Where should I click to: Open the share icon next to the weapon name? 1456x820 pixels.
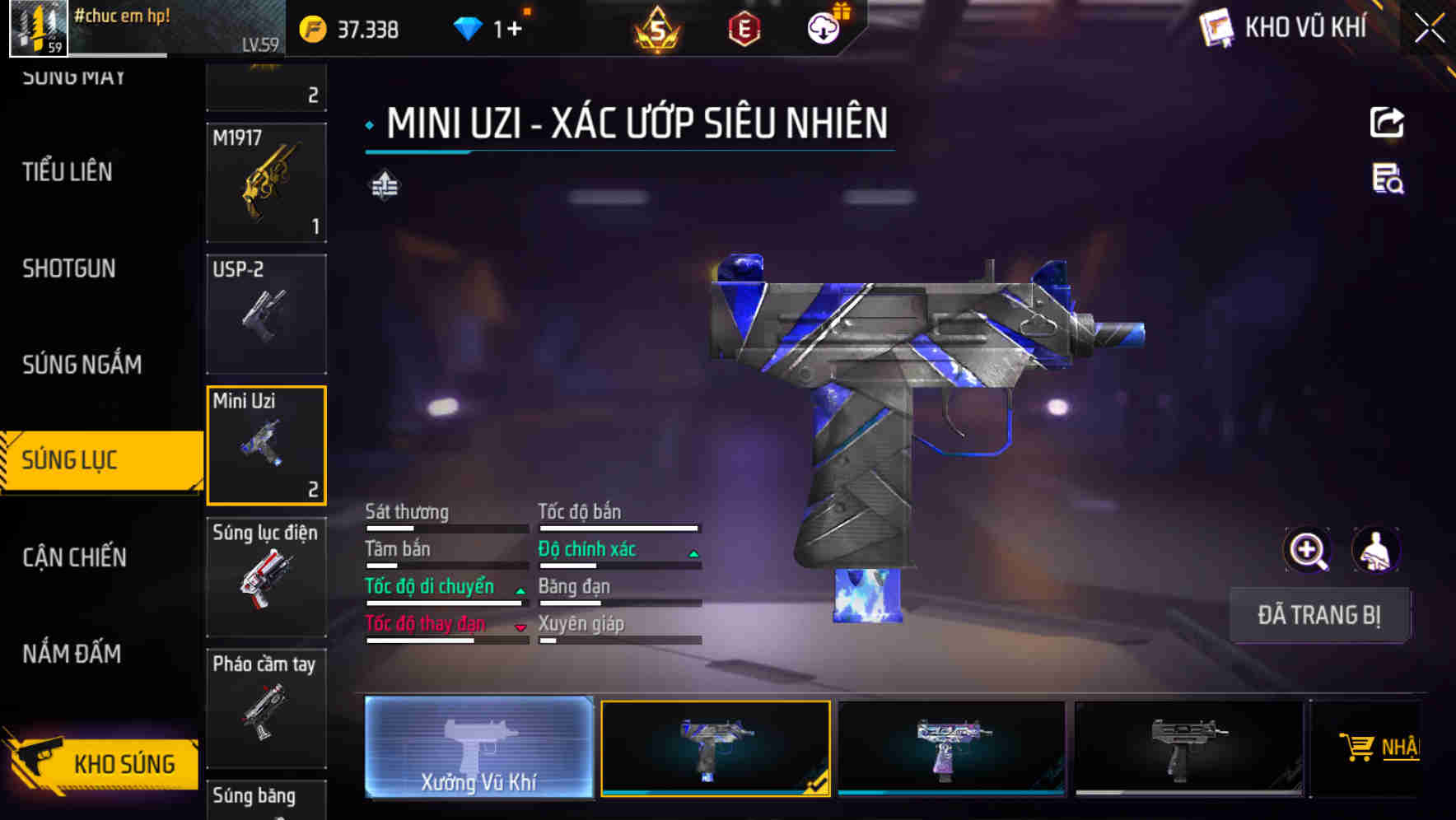(1386, 122)
